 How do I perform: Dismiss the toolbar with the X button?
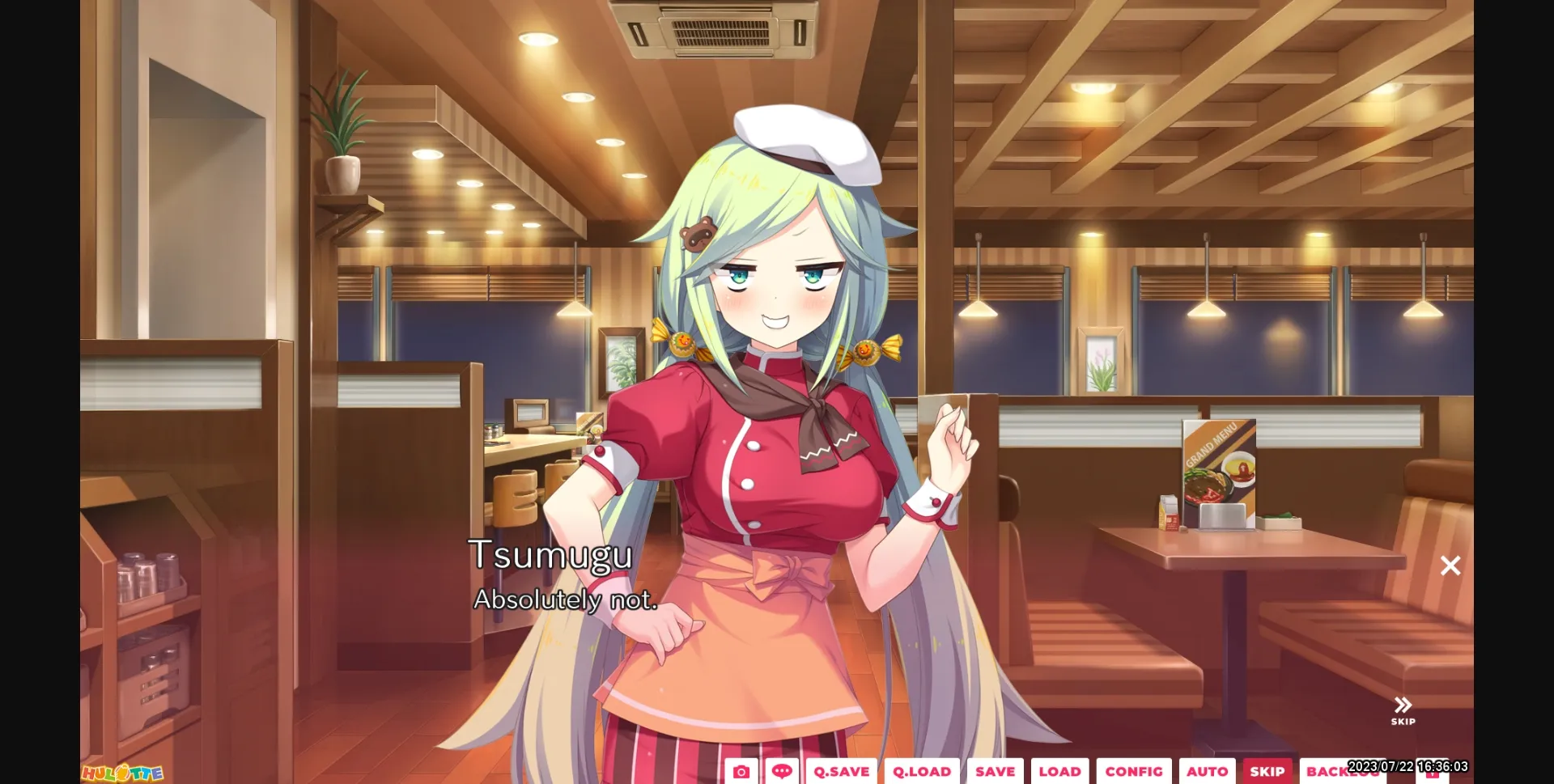pyautogui.click(x=1450, y=566)
